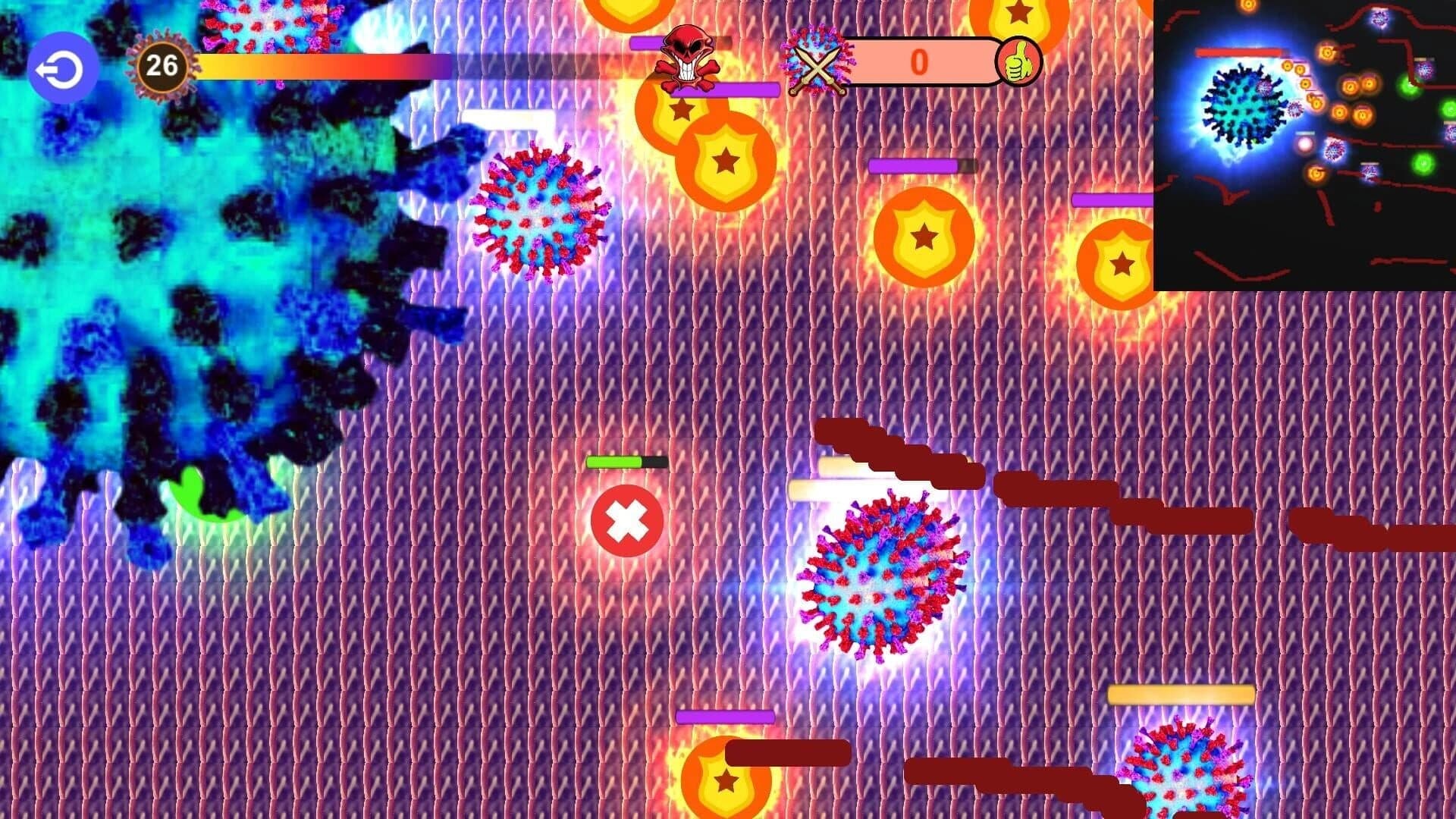Expand the crossed swords battle stats
The image size is (1456, 819).
coord(817,64)
